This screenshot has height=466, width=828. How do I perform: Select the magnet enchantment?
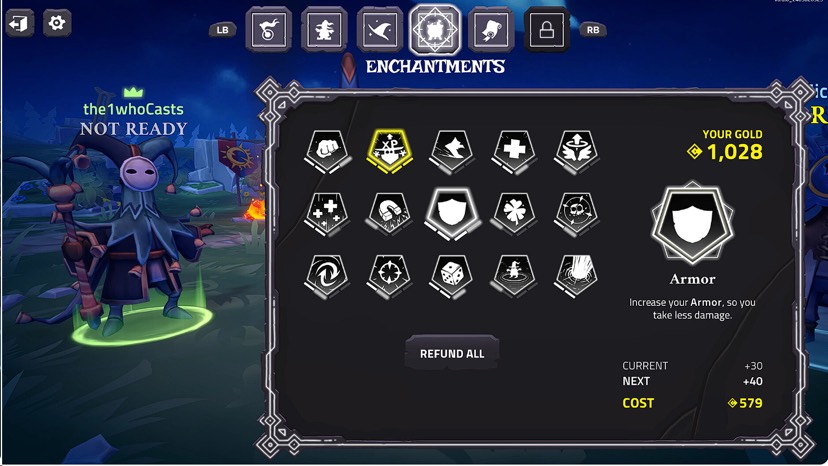coord(387,212)
